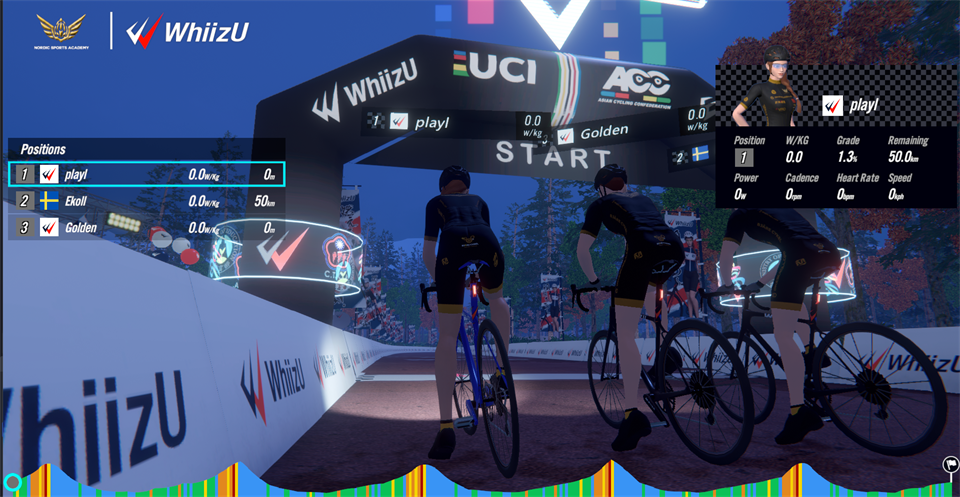Click the WhiizU logo in the header
This screenshot has width=960, height=497.
[188, 32]
